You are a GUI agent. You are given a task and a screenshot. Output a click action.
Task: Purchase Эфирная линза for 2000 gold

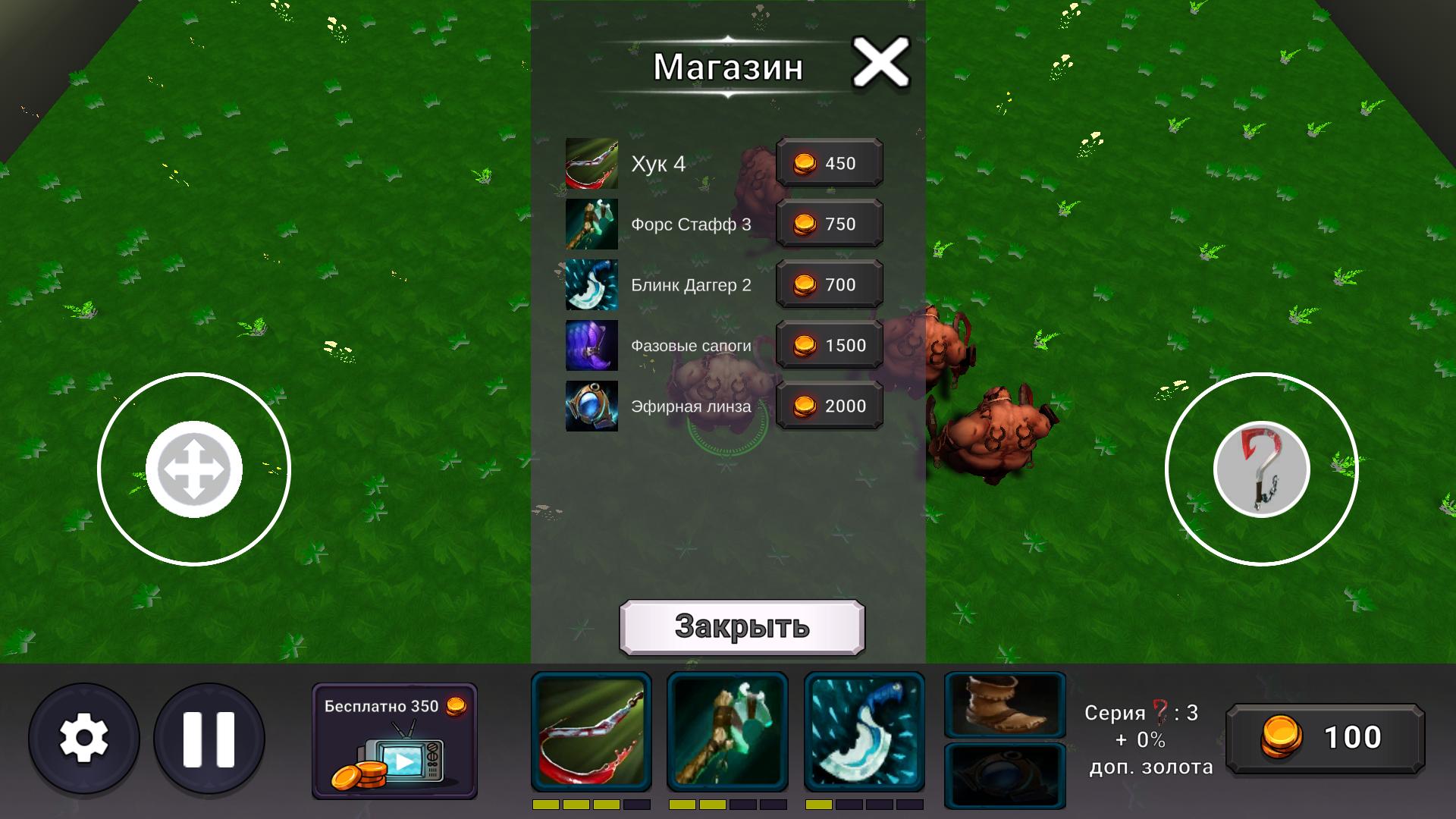click(829, 406)
